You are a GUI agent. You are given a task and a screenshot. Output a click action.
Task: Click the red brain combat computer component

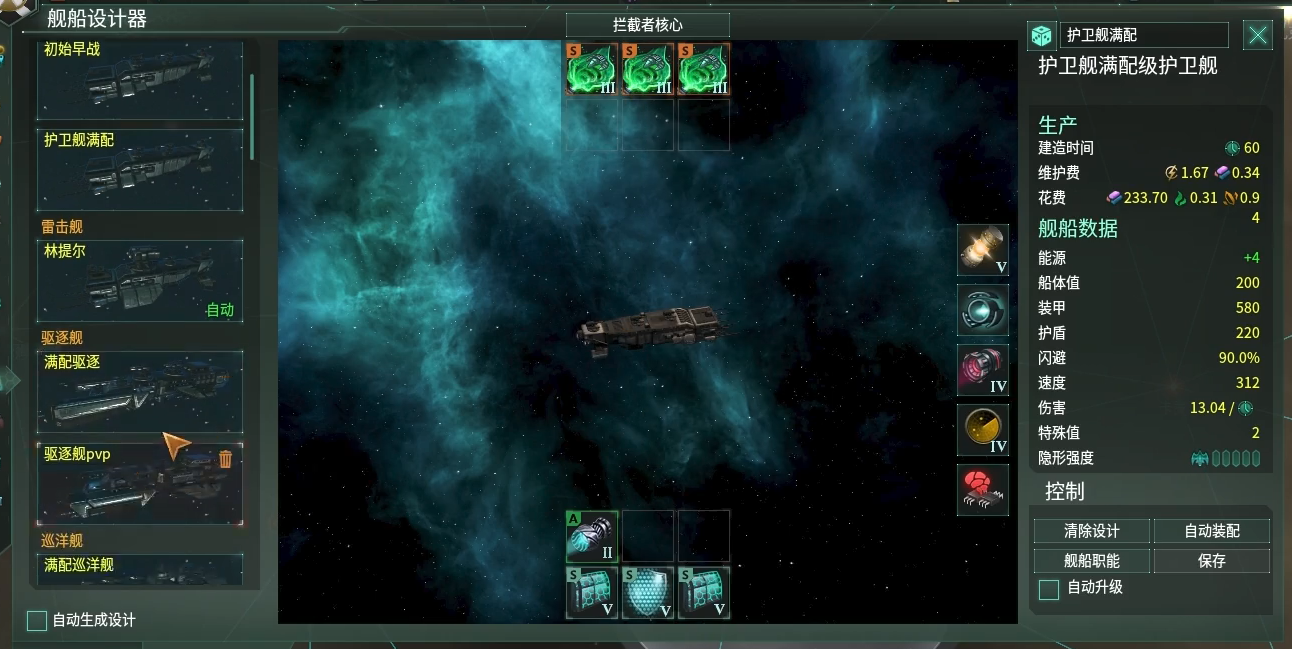coord(982,490)
